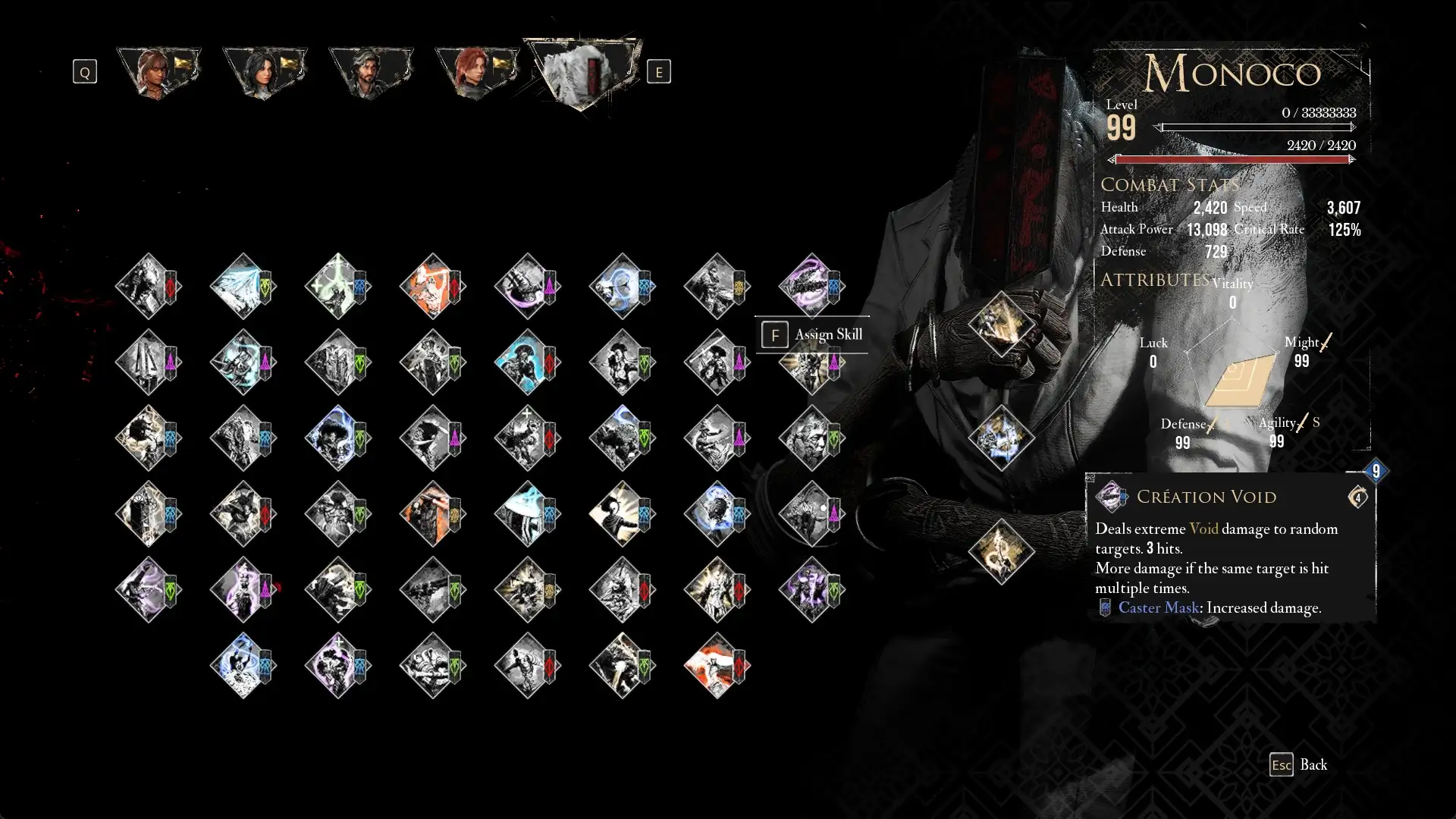Image resolution: width=1456 pixels, height=819 pixels.
Task: Select the Création Void purple skill icon
Action: [811, 286]
